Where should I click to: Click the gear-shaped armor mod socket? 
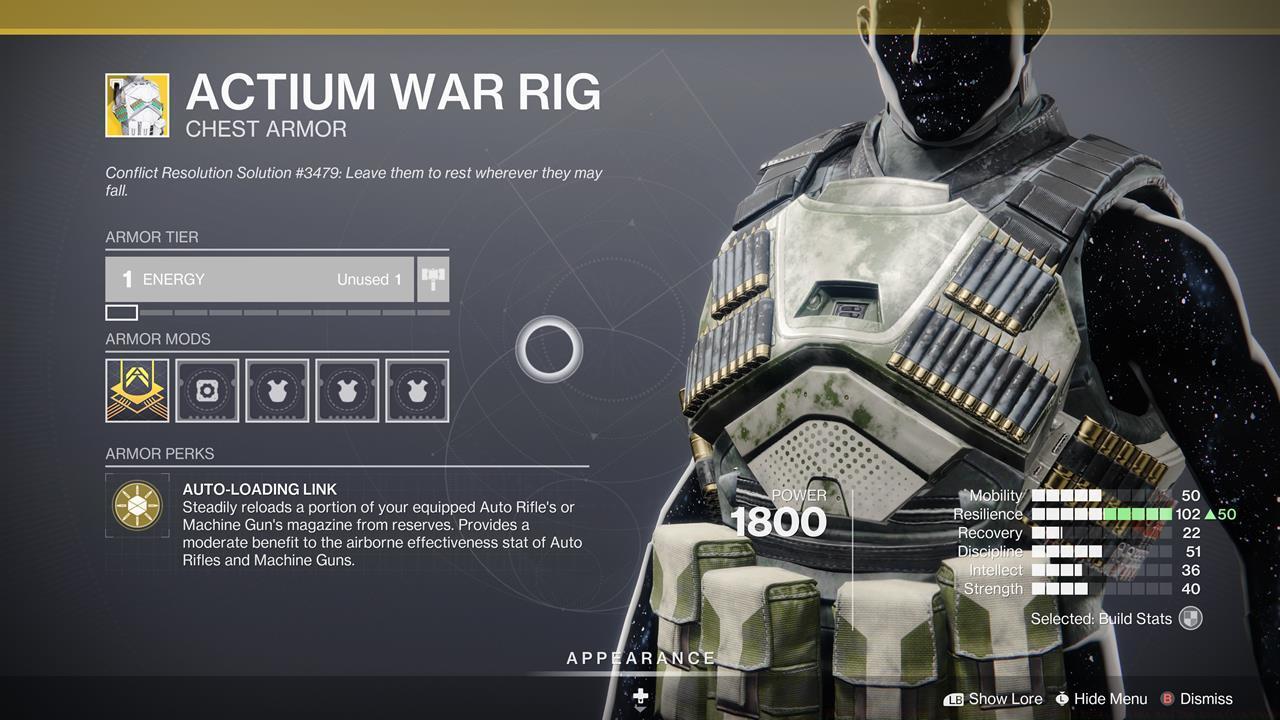[x=207, y=390]
